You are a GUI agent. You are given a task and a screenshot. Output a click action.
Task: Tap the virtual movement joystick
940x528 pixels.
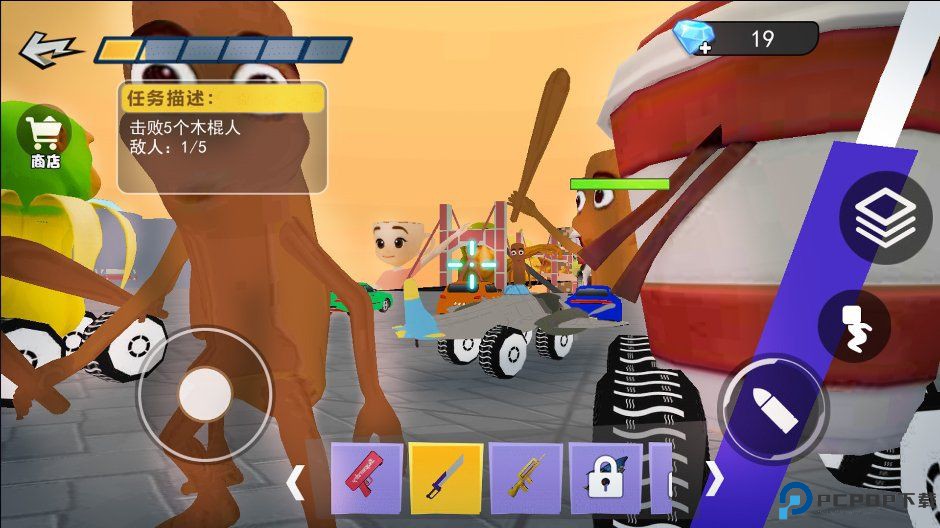point(205,394)
